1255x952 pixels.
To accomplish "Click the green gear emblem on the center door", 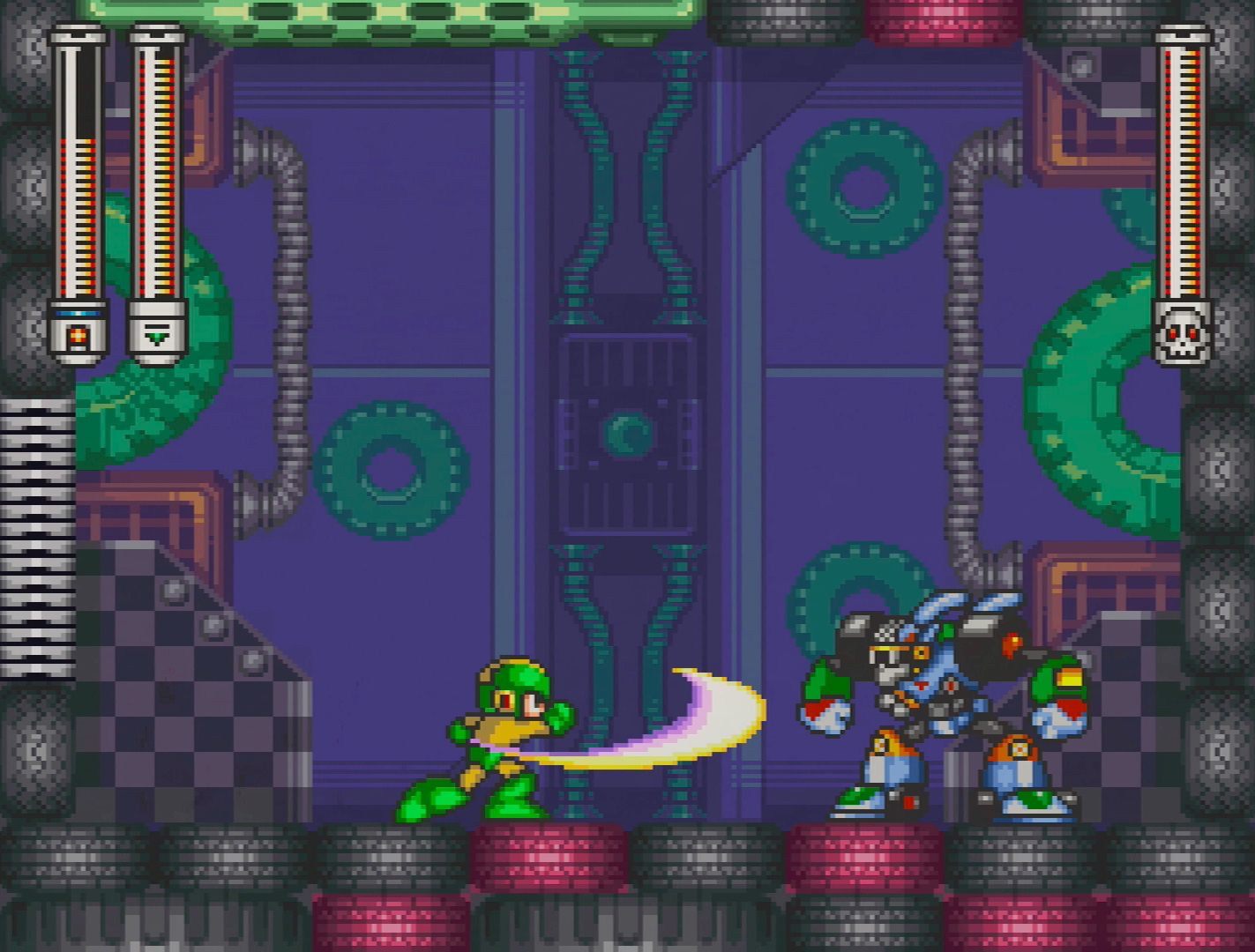I will point(626,432).
